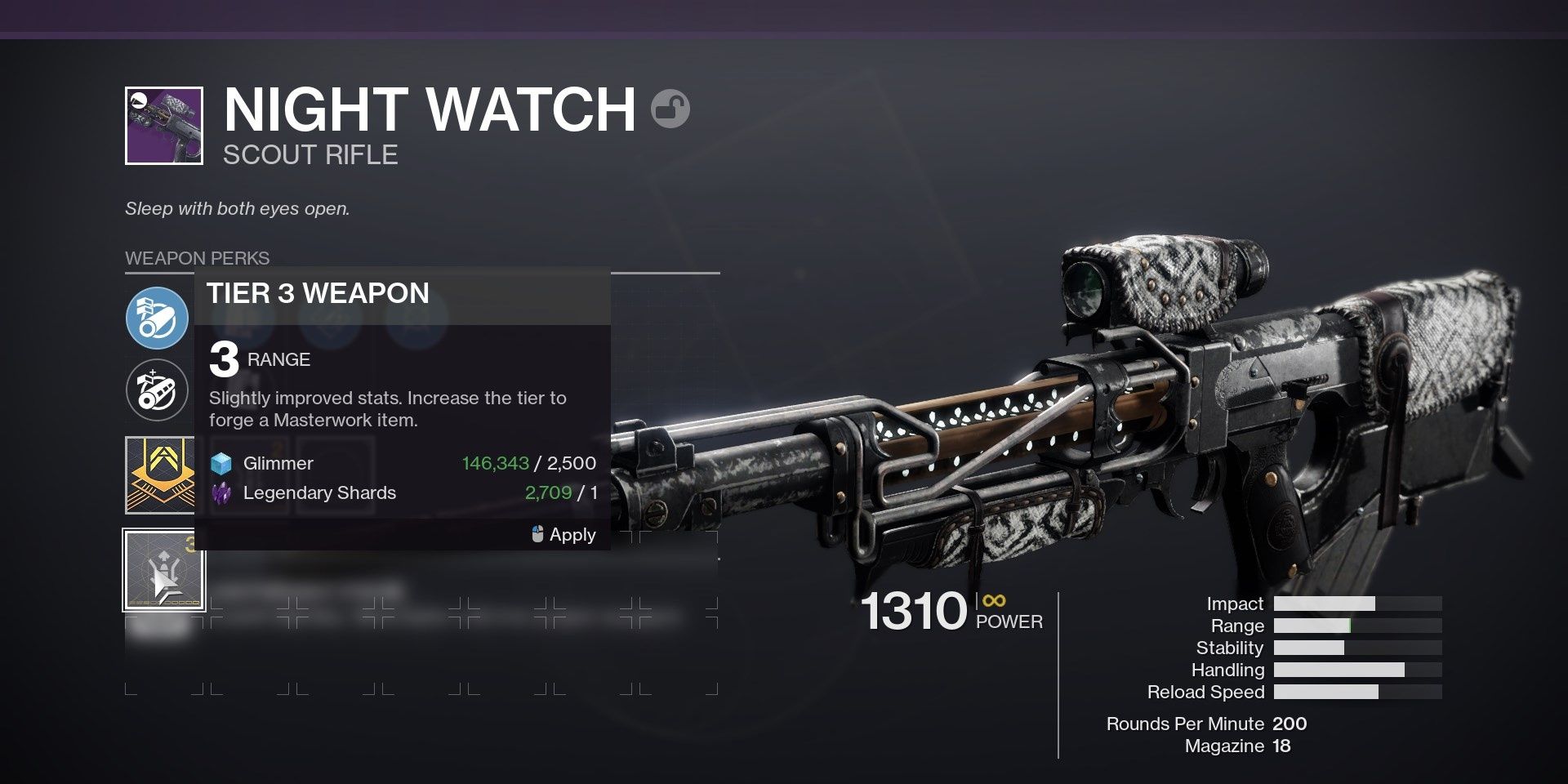1568x784 pixels.
Task: Click the mouse icon beside Apply
Action: click(536, 535)
